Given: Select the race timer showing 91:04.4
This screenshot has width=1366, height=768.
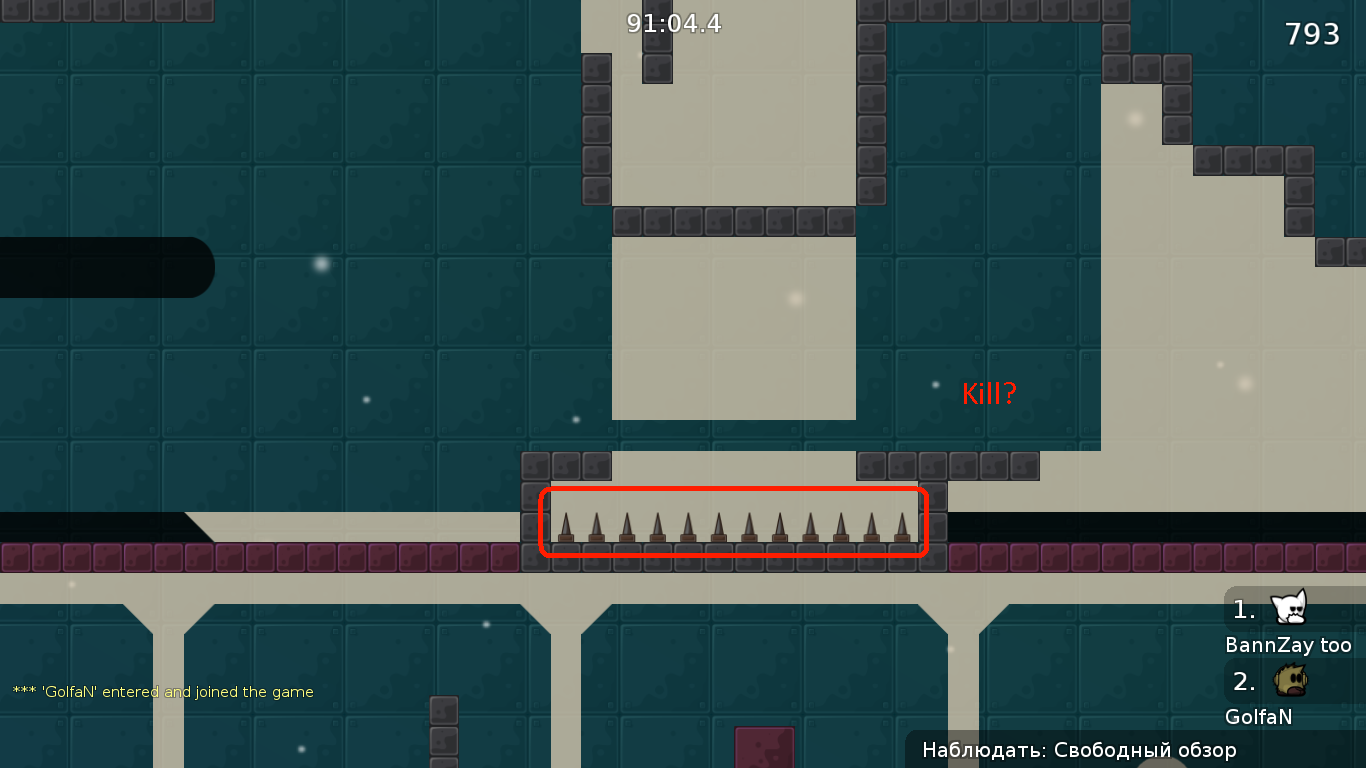Looking at the screenshot, I should [x=672, y=24].
